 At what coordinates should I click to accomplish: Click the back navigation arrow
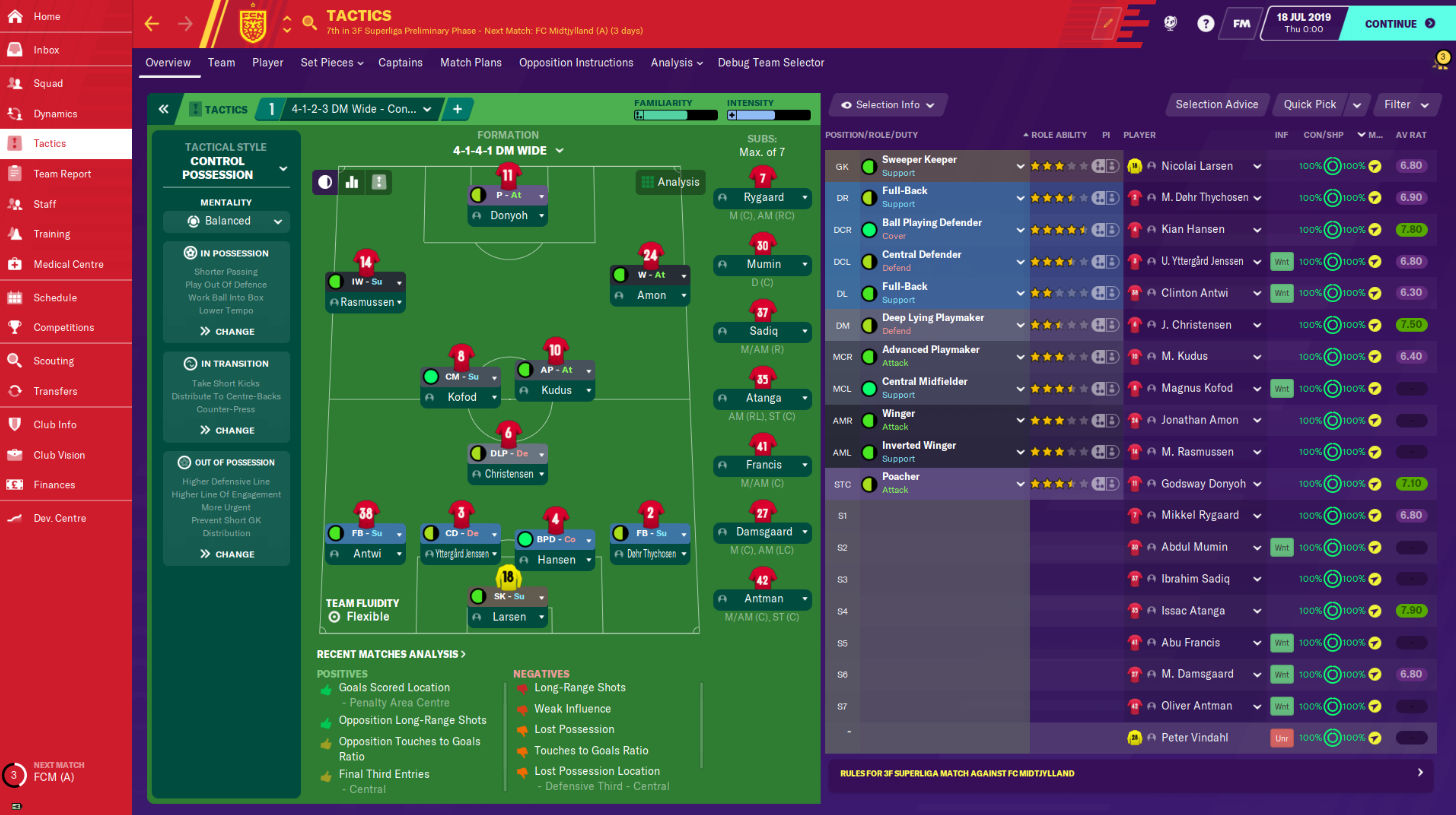[x=151, y=22]
